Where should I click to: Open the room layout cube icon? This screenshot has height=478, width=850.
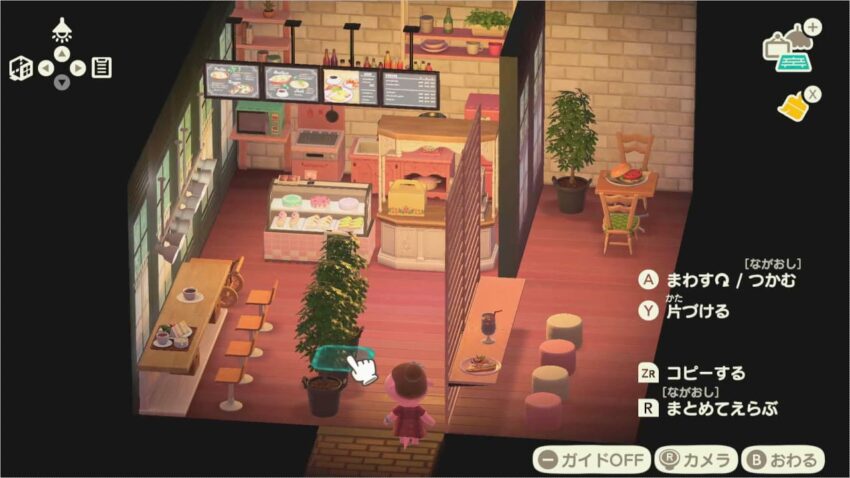coord(21,68)
